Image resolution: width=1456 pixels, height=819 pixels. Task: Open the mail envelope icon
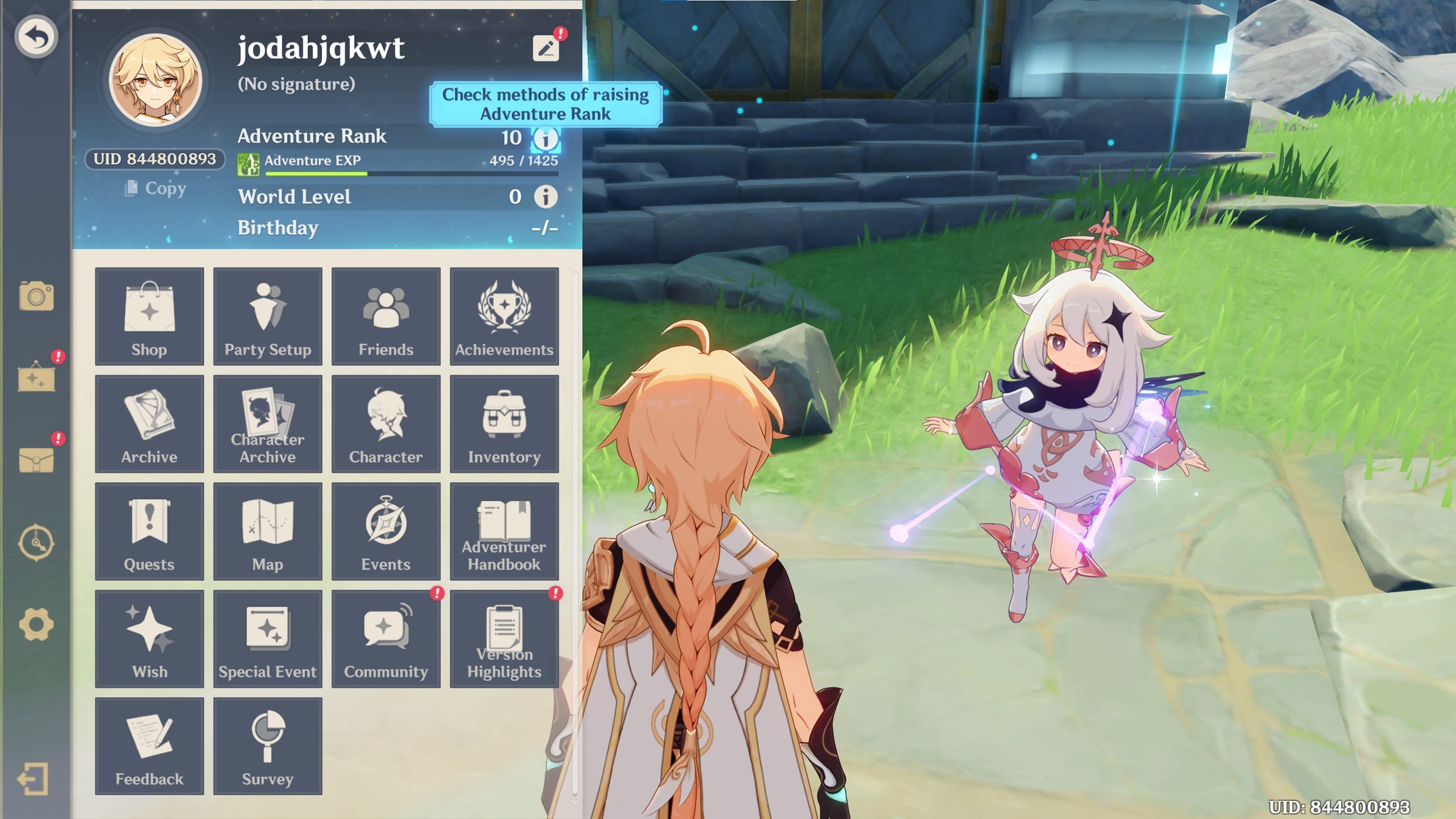point(36,461)
